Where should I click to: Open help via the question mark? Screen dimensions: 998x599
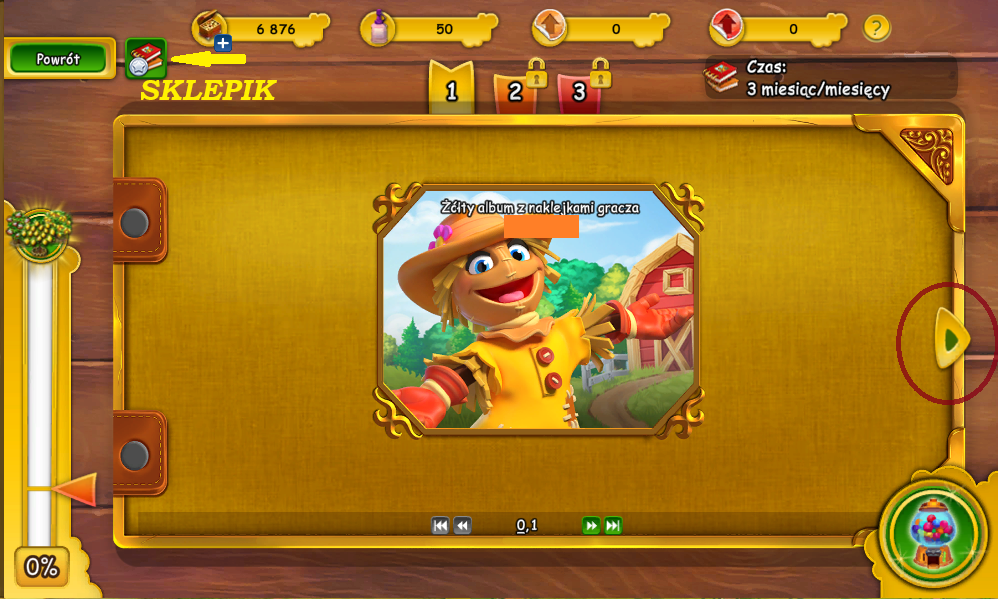pos(876,28)
